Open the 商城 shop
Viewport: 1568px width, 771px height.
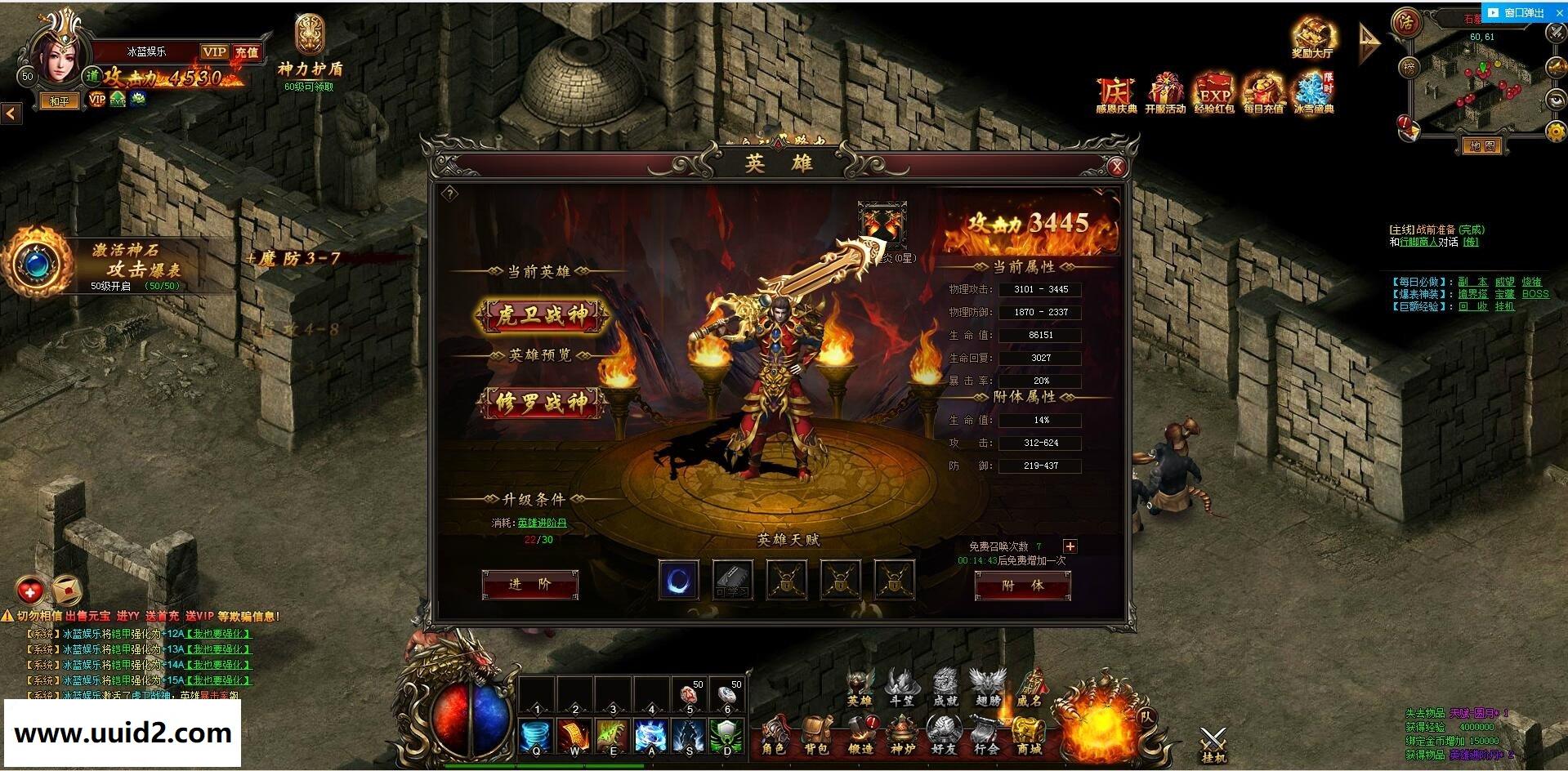pos(1029,736)
